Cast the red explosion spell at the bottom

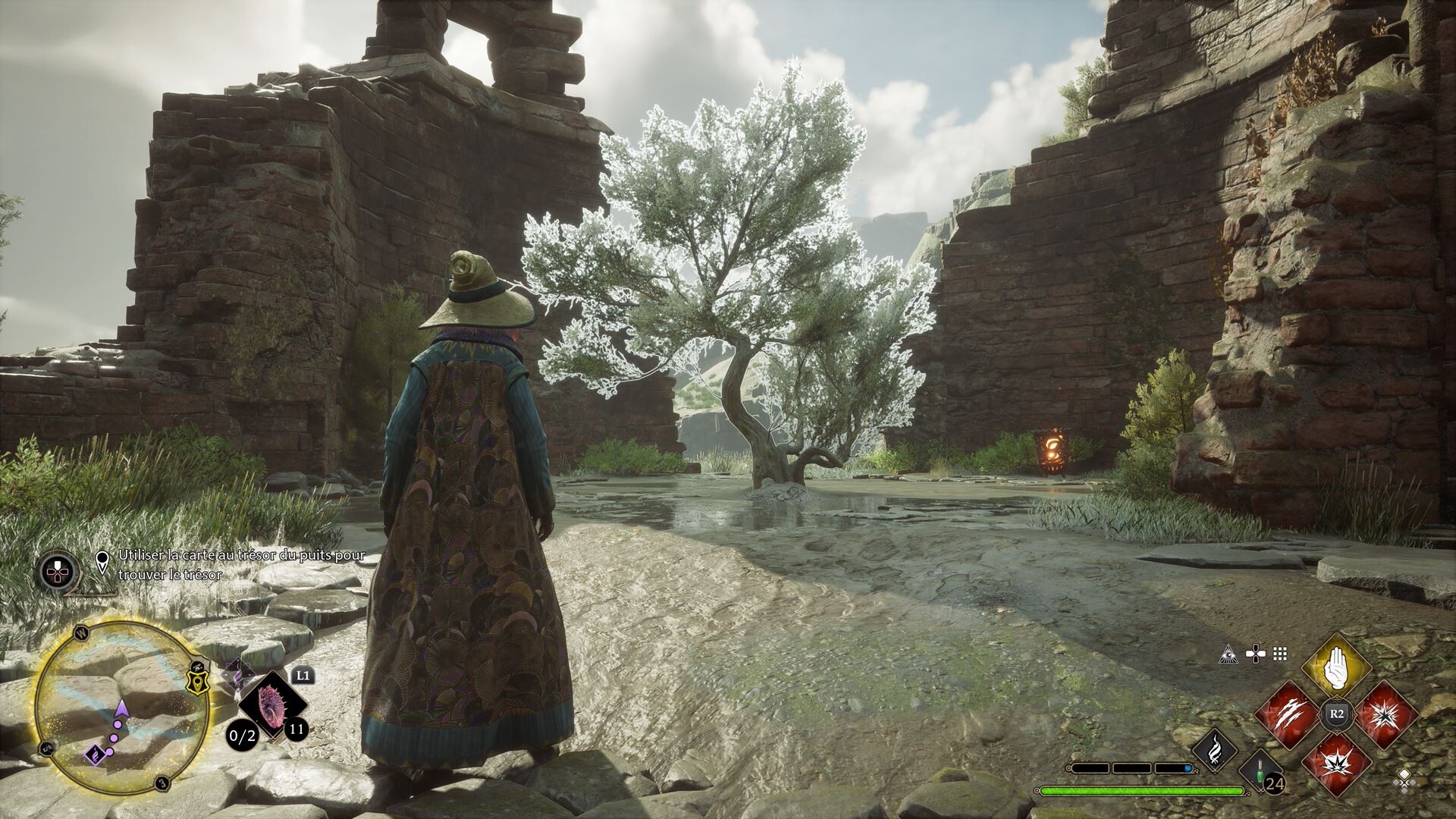pos(1336,762)
